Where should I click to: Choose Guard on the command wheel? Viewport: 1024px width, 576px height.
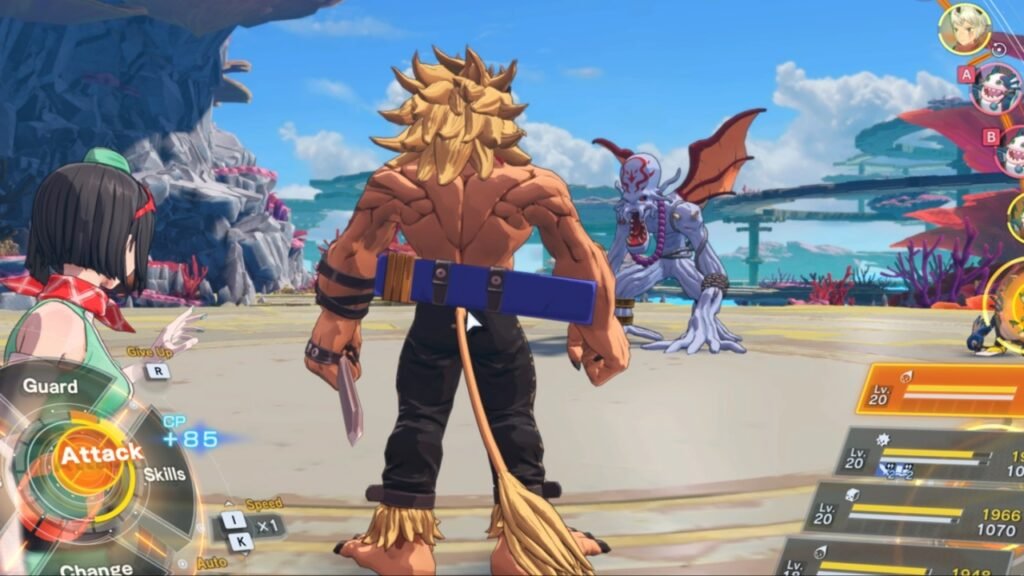click(51, 386)
